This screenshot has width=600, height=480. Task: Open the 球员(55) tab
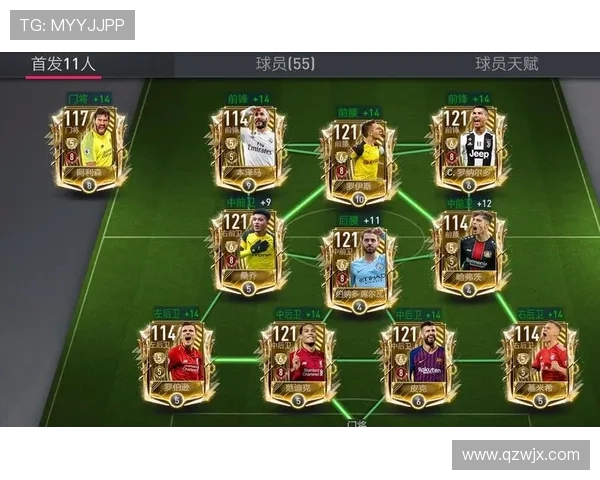point(285,64)
